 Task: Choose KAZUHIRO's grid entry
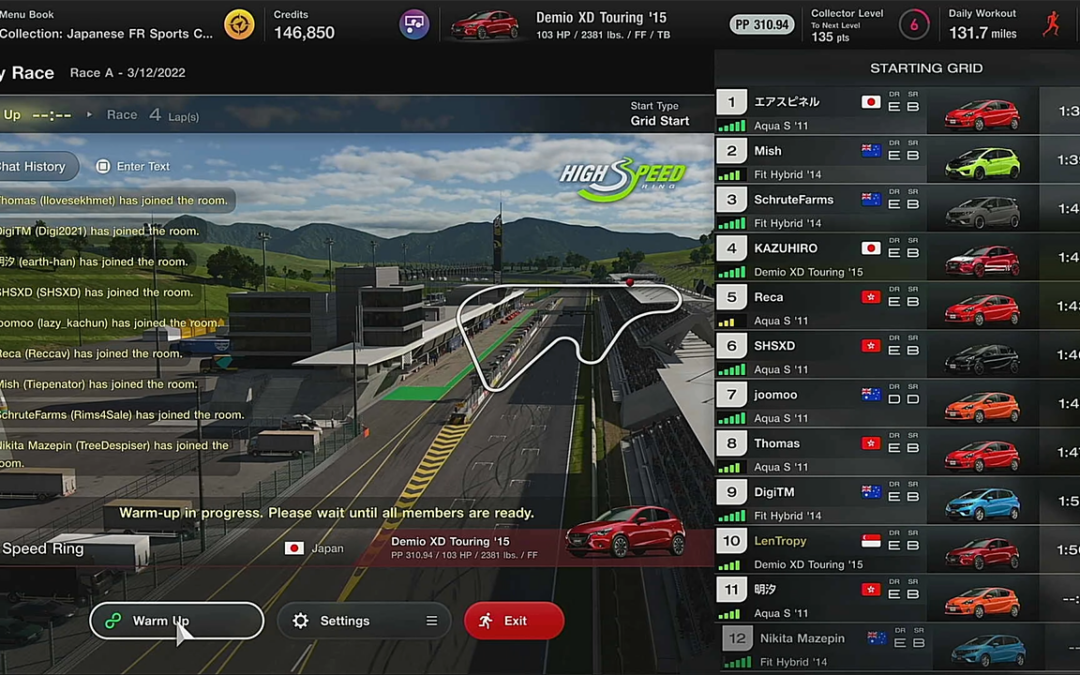[880, 258]
